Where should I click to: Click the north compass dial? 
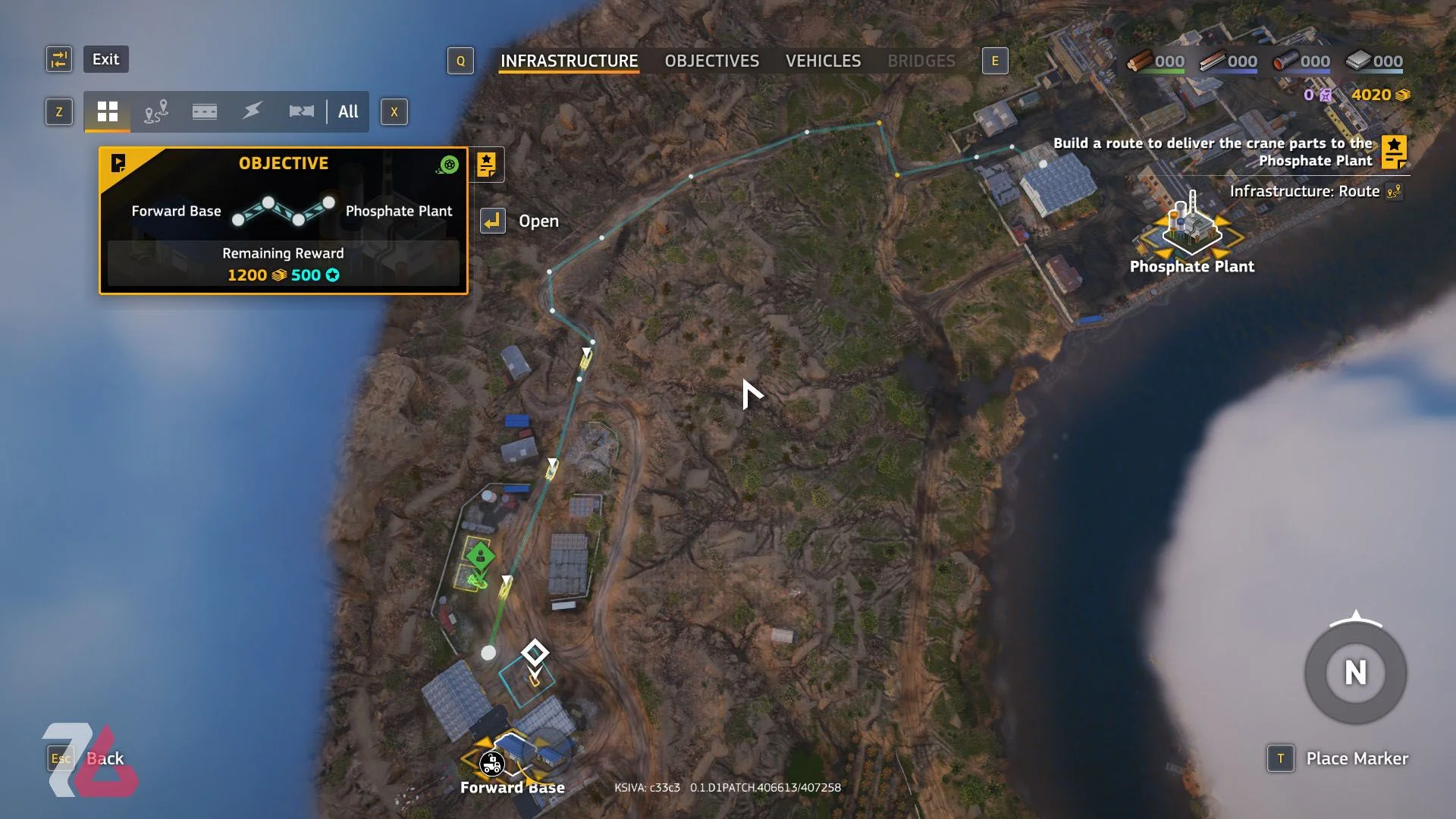pyautogui.click(x=1355, y=673)
